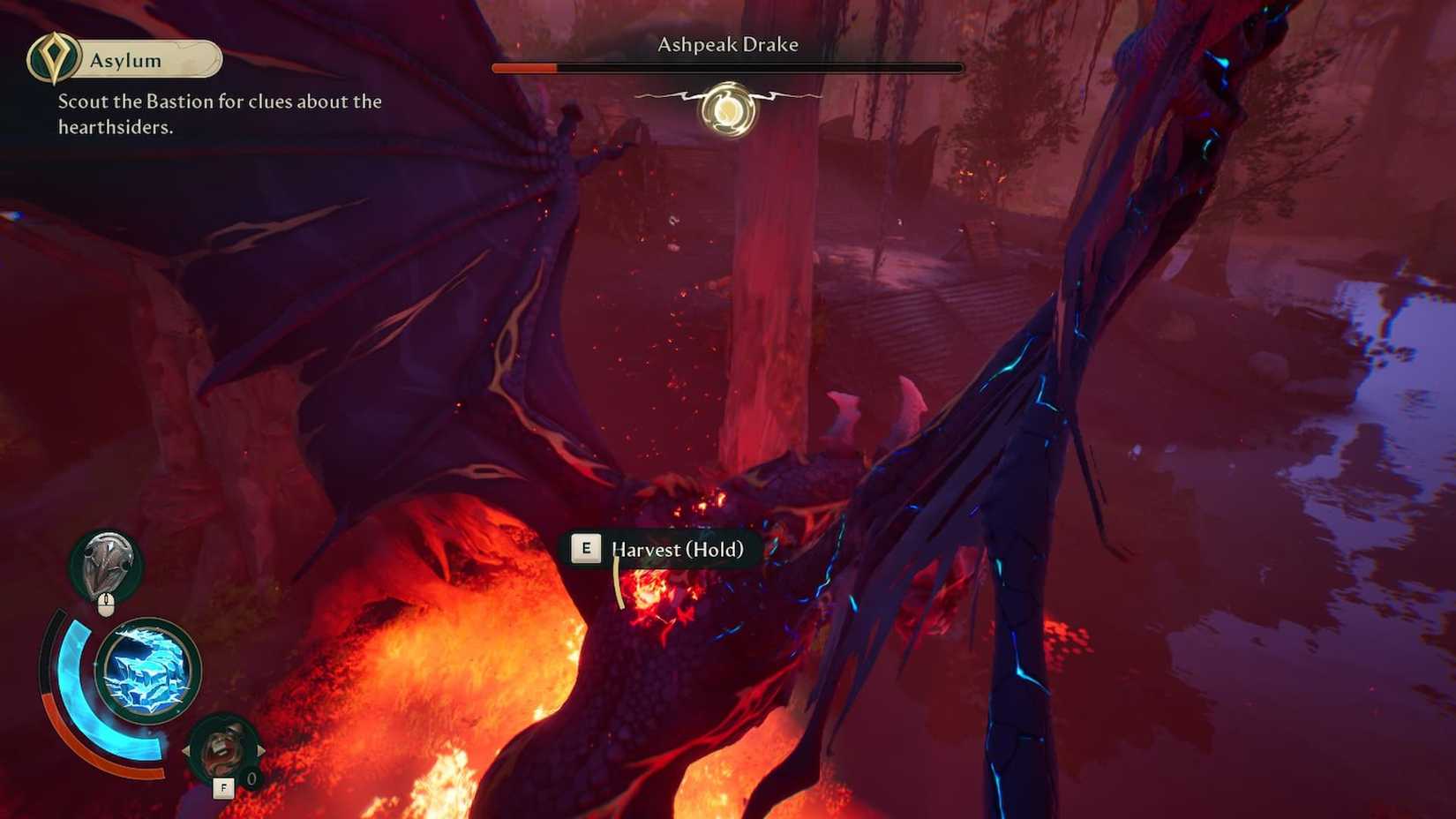Click the Scout the Bastion objective text
Image resolution: width=1456 pixels, height=819 pixels.
coord(218,115)
